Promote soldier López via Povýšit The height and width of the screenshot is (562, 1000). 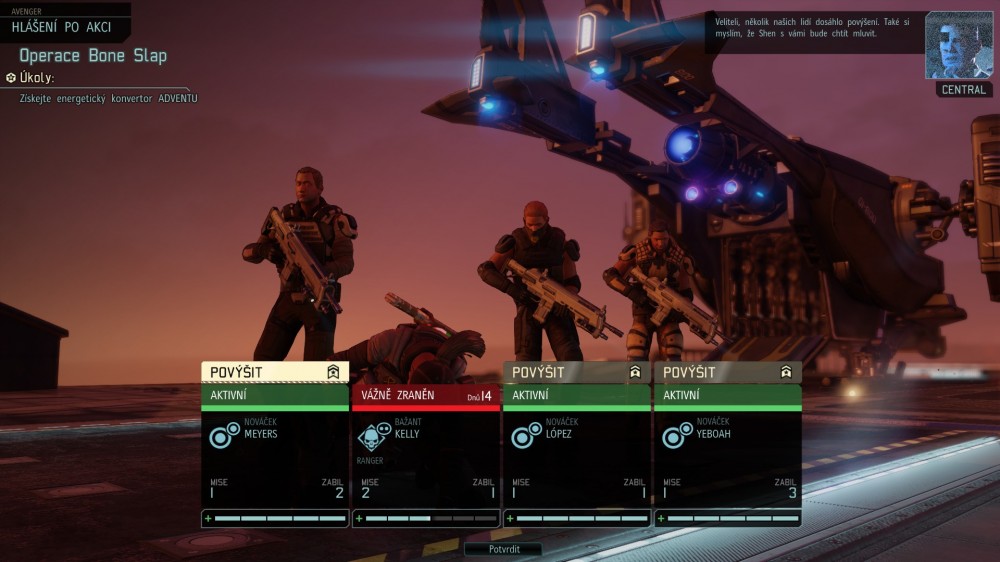[x=577, y=372]
